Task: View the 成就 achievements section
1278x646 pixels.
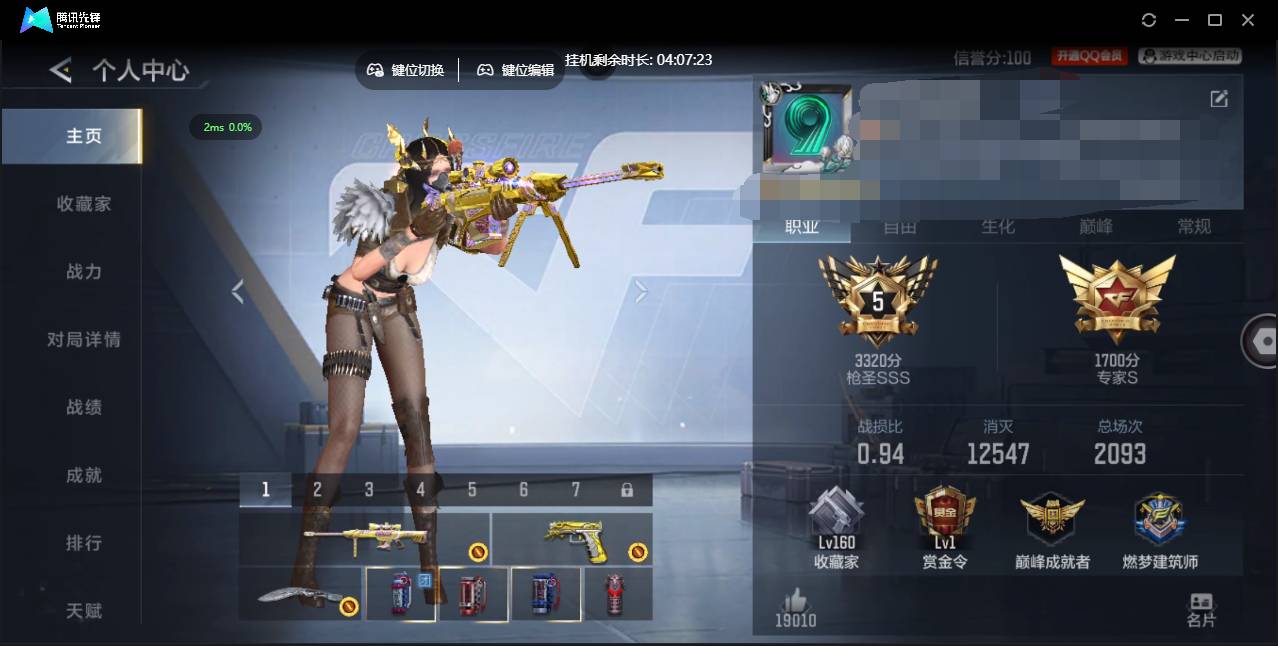Action: tap(84, 476)
